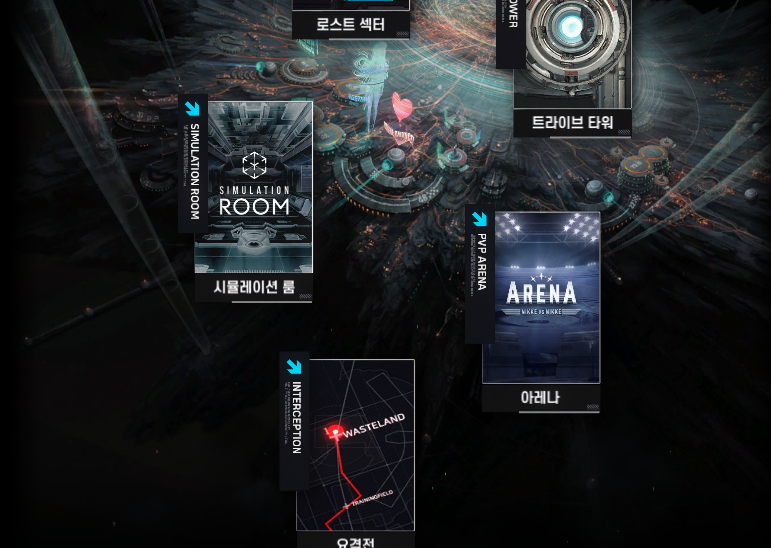Open the Simulation Room mode card

(253, 188)
